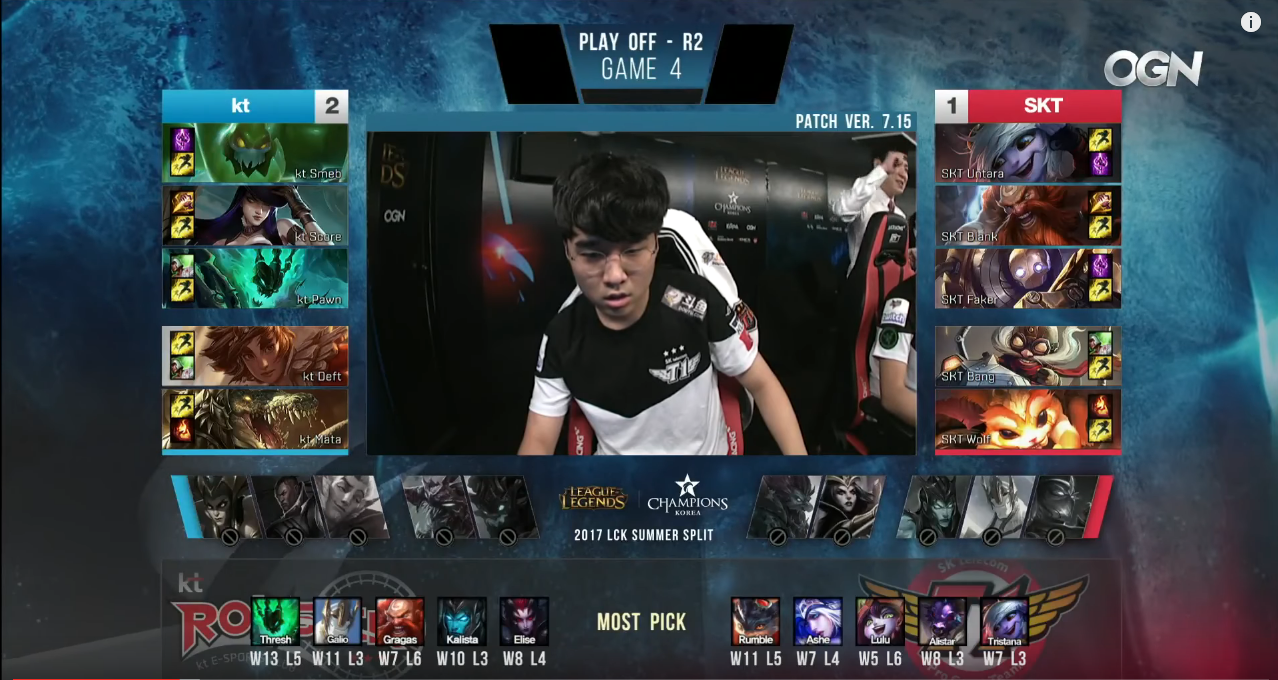Select the SKT Untara champion card
1278x680 pixels.
1027,153
